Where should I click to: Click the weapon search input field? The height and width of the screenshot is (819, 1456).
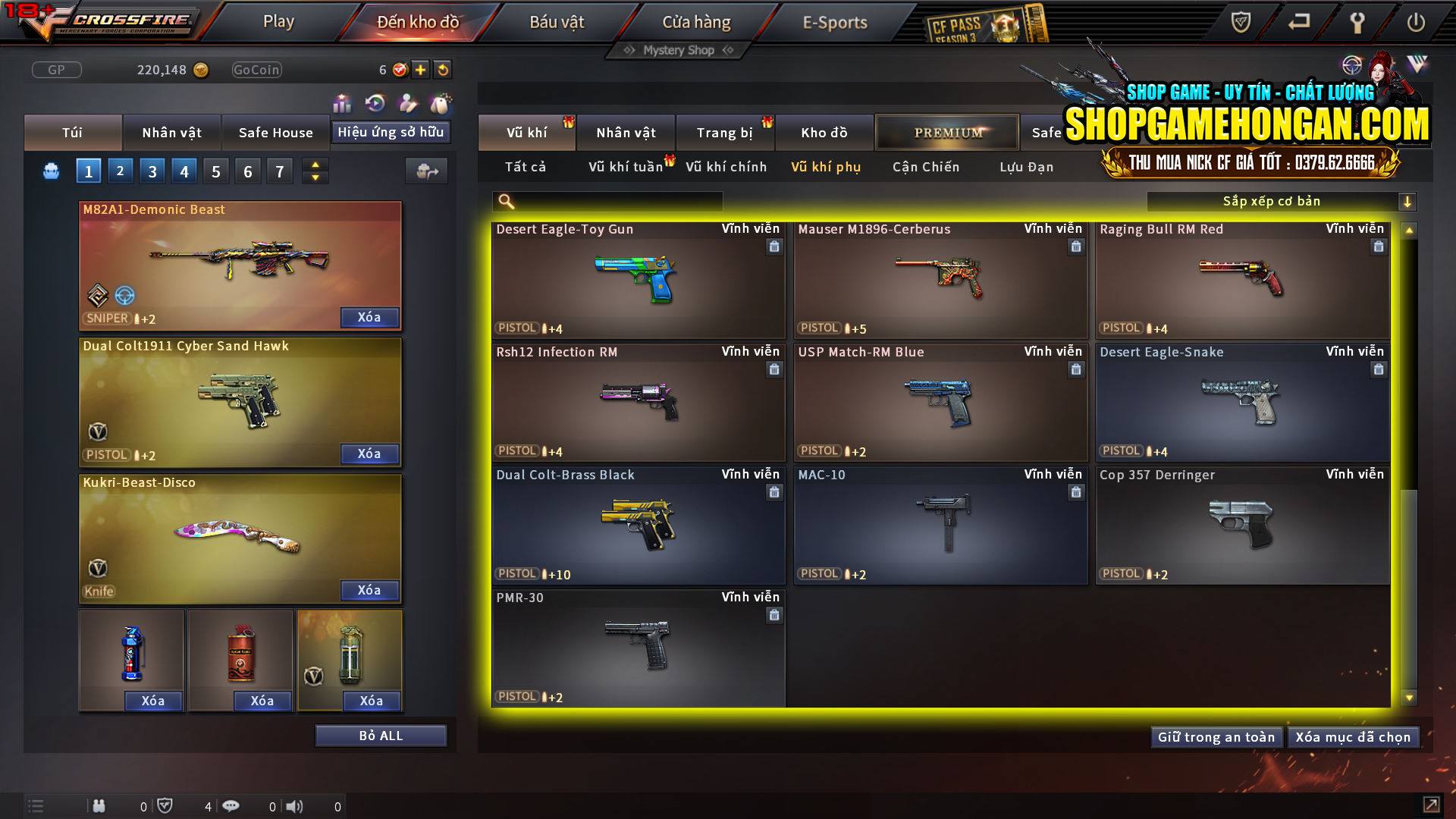tap(607, 201)
